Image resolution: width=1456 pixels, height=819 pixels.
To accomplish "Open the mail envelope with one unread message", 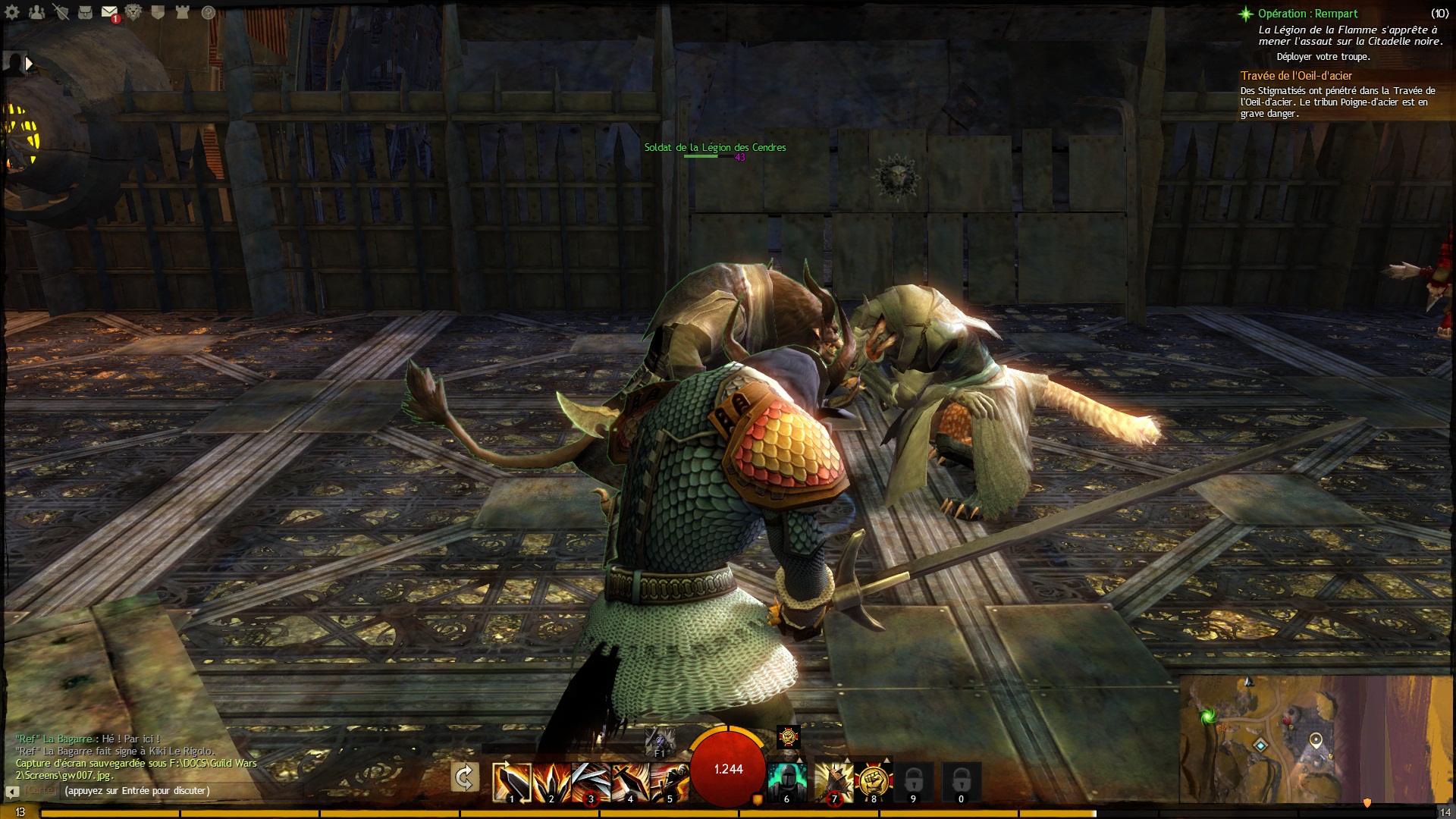I will click(x=109, y=13).
